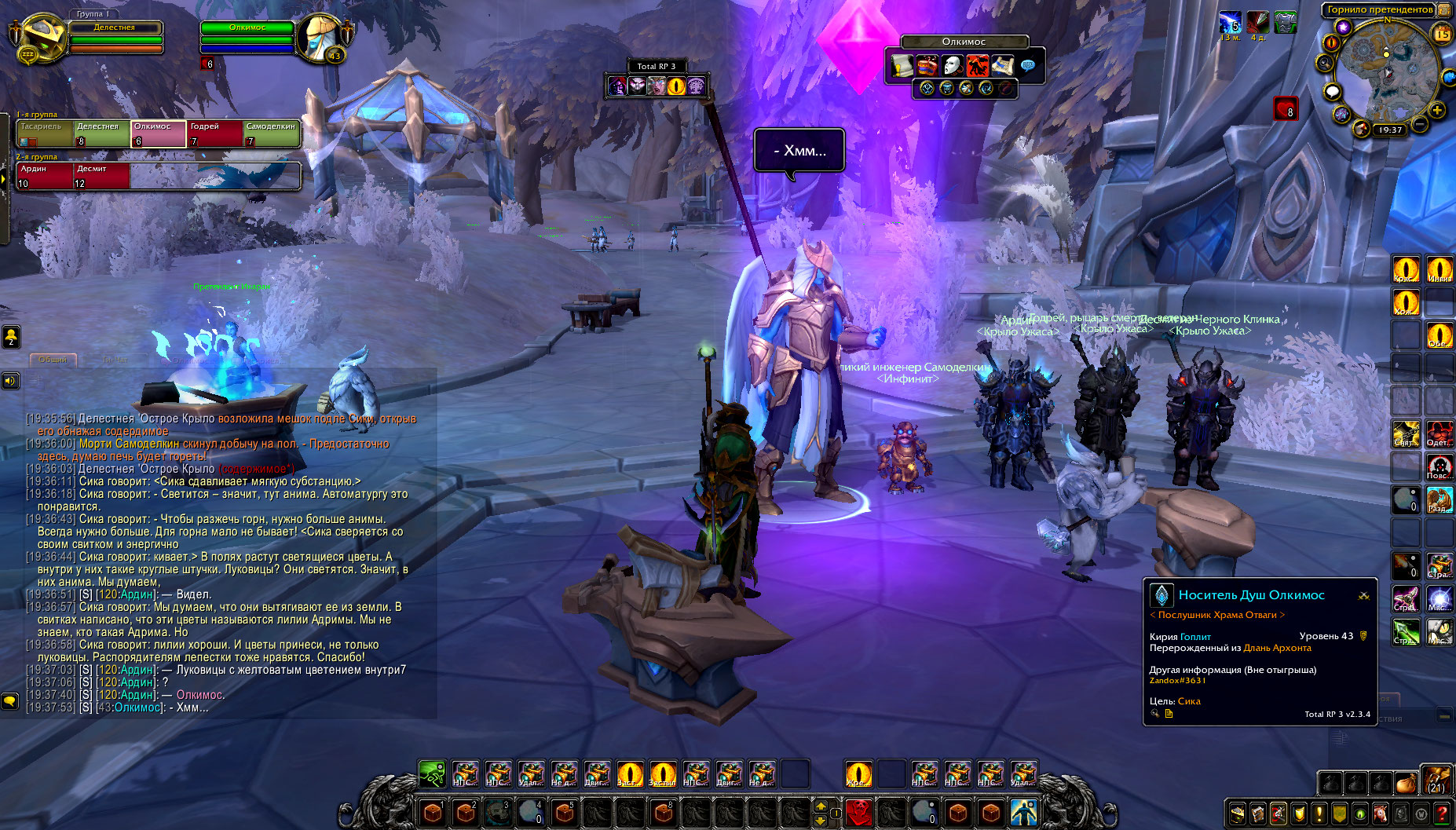Select Годрей's raid frame

pos(214,133)
